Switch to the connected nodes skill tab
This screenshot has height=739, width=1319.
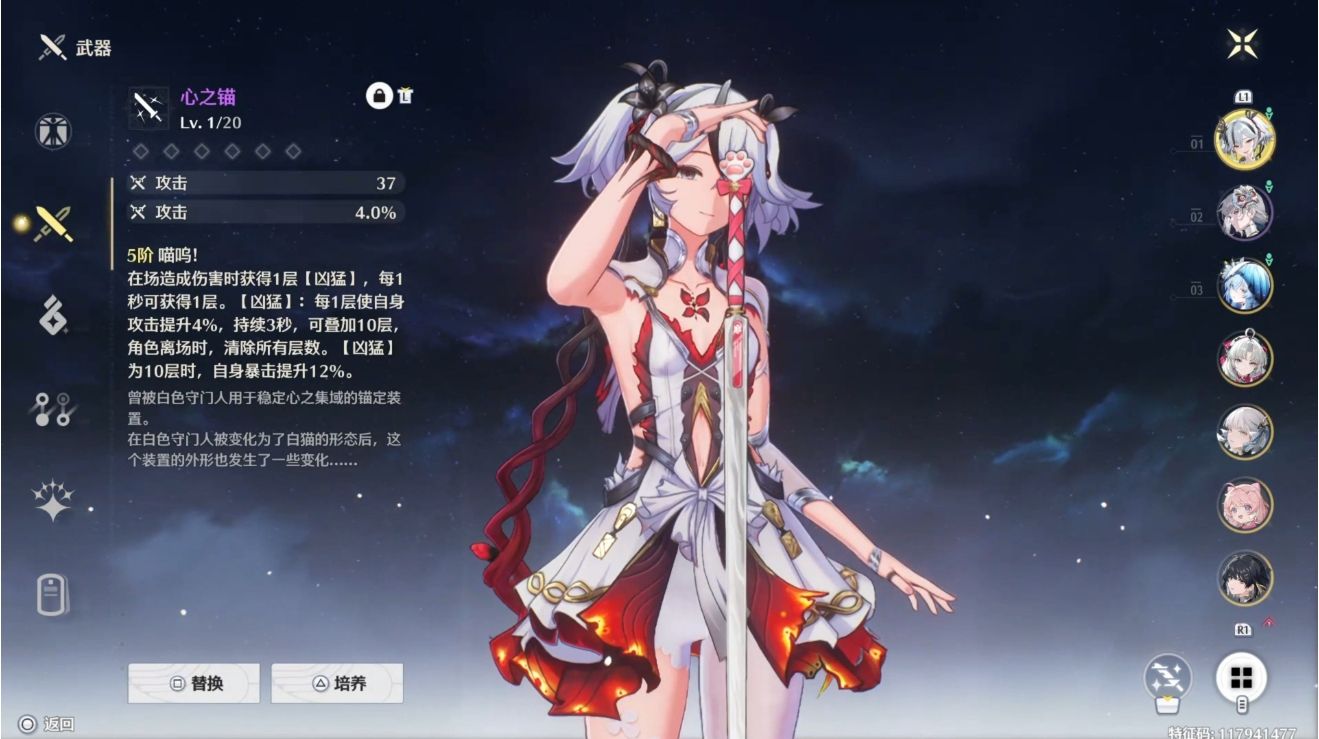click(x=53, y=409)
